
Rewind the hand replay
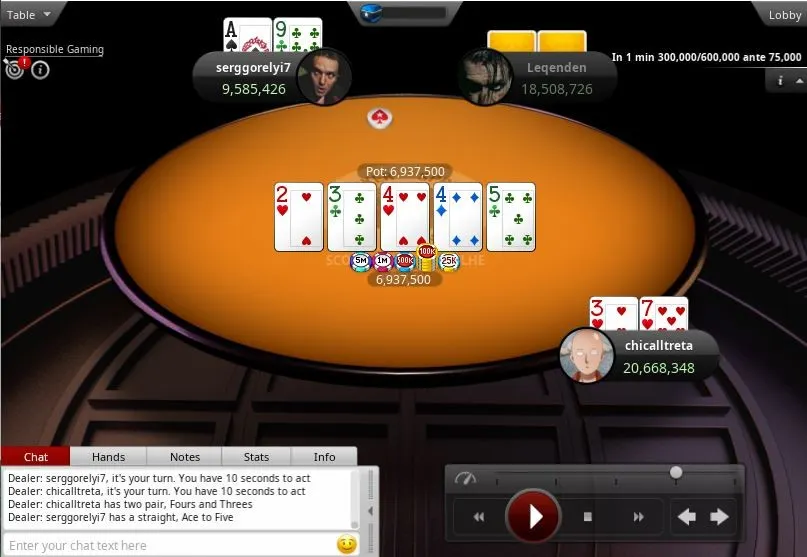pyautogui.click(x=479, y=517)
